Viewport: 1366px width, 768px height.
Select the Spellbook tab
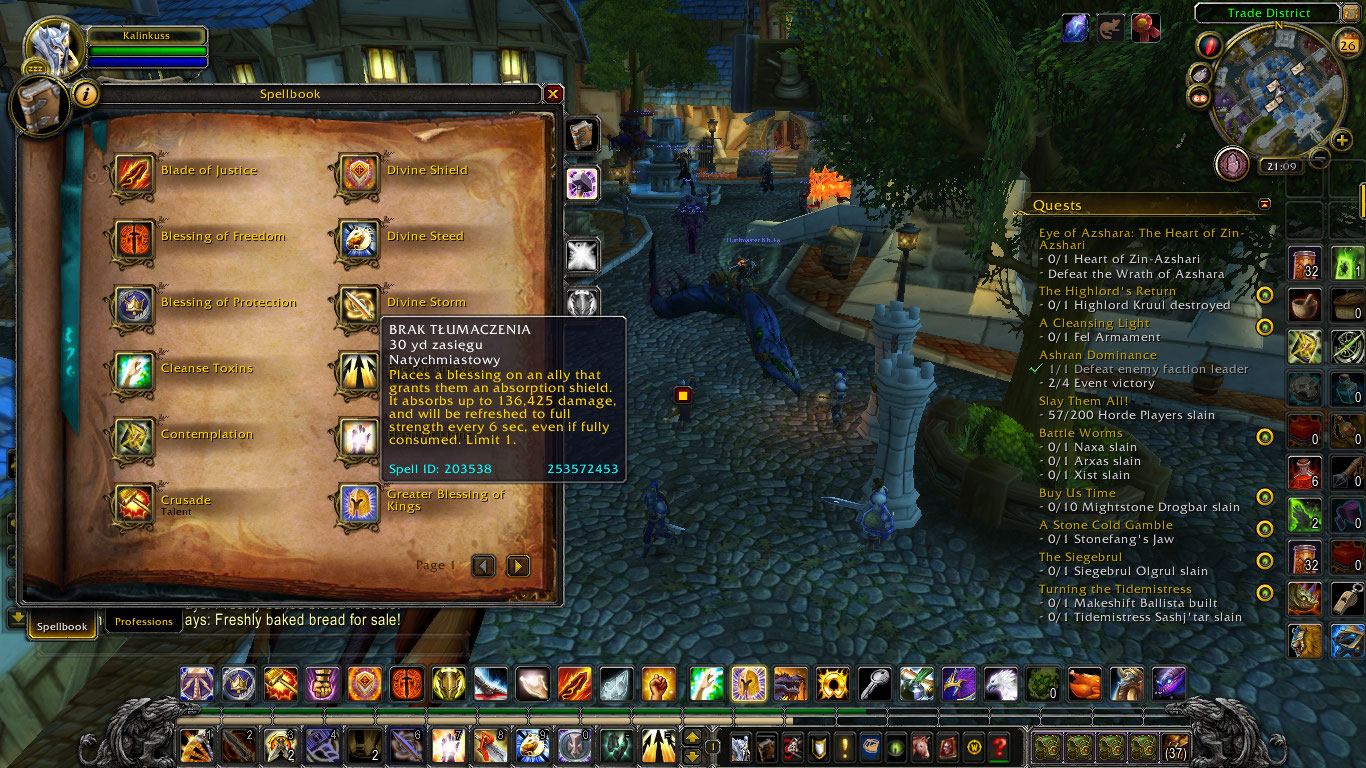point(61,625)
